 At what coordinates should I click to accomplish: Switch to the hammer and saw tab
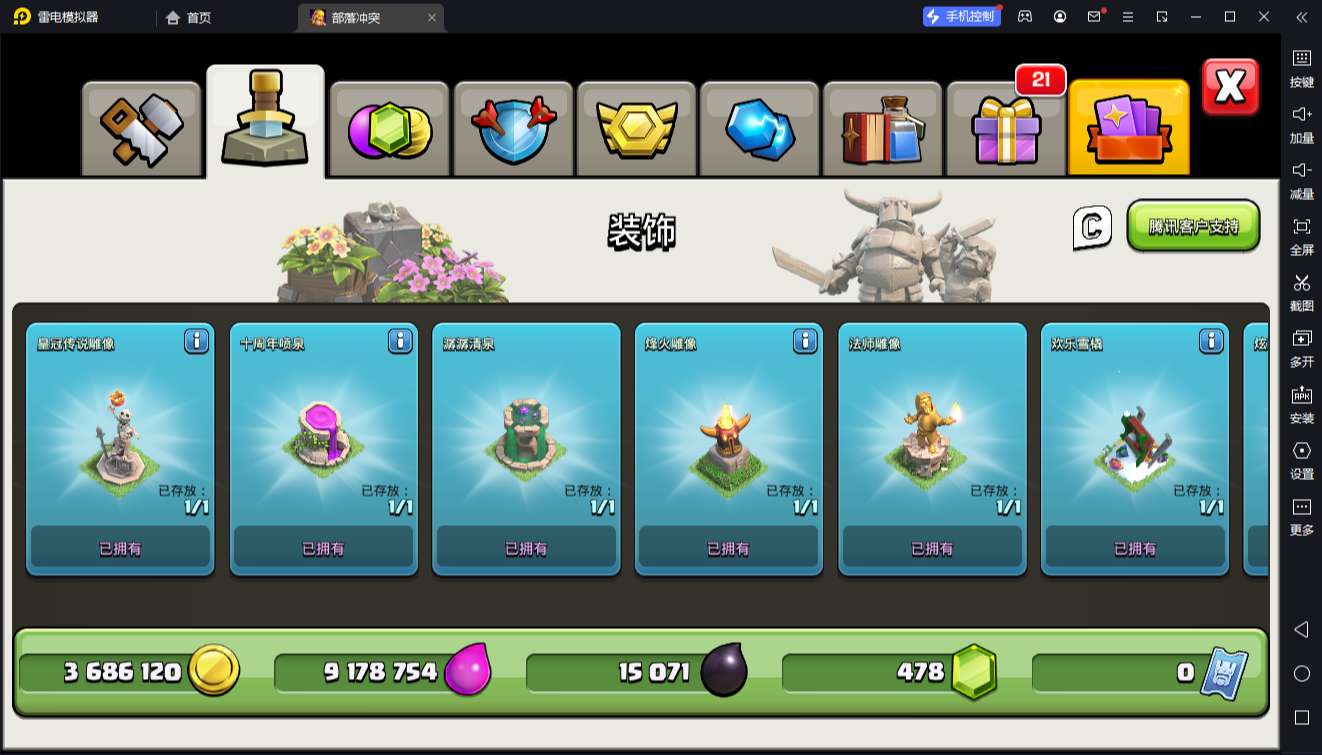coord(141,130)
